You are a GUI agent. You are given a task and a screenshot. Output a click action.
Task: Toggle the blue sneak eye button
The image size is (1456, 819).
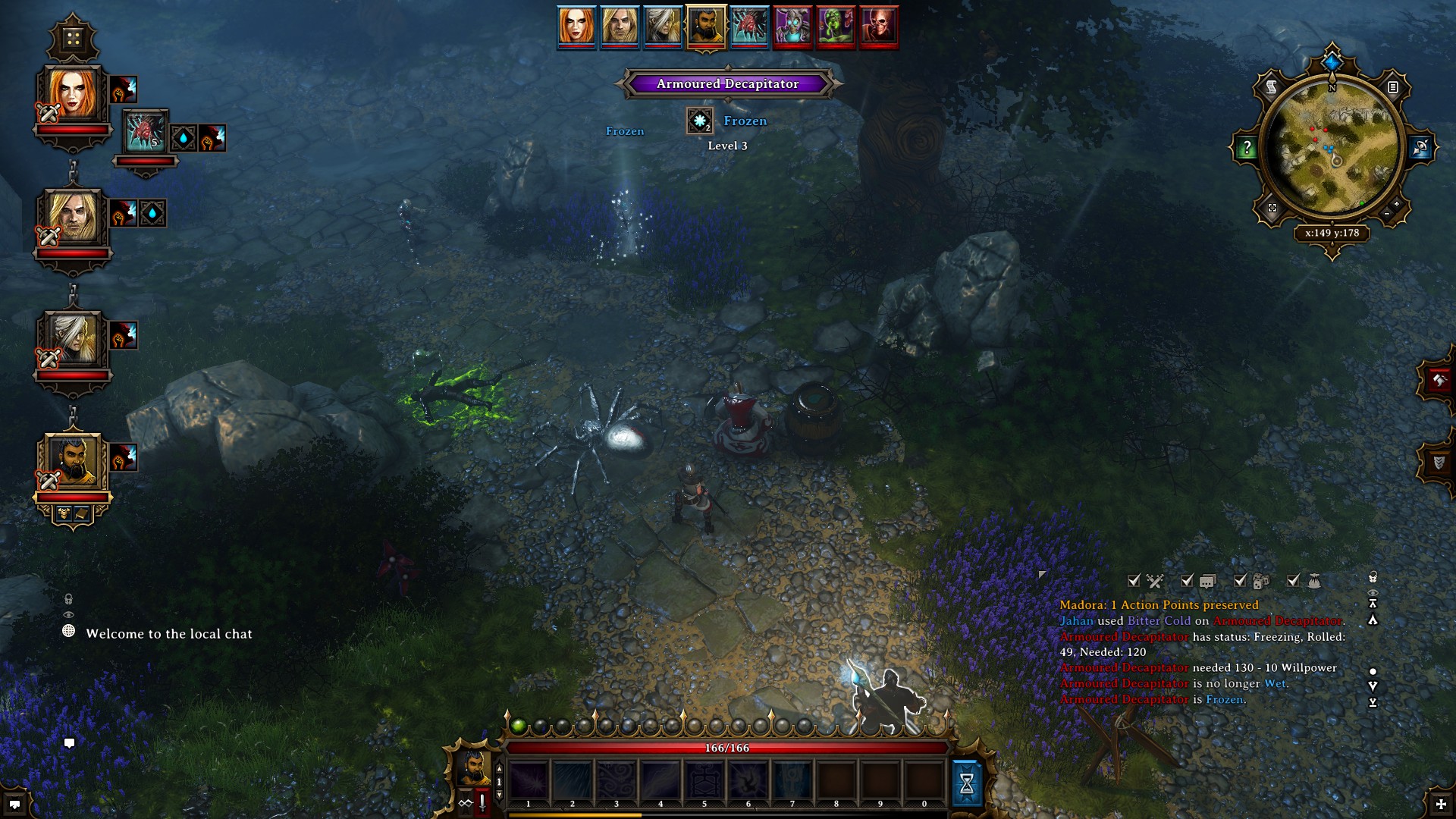pos(1420,147)
